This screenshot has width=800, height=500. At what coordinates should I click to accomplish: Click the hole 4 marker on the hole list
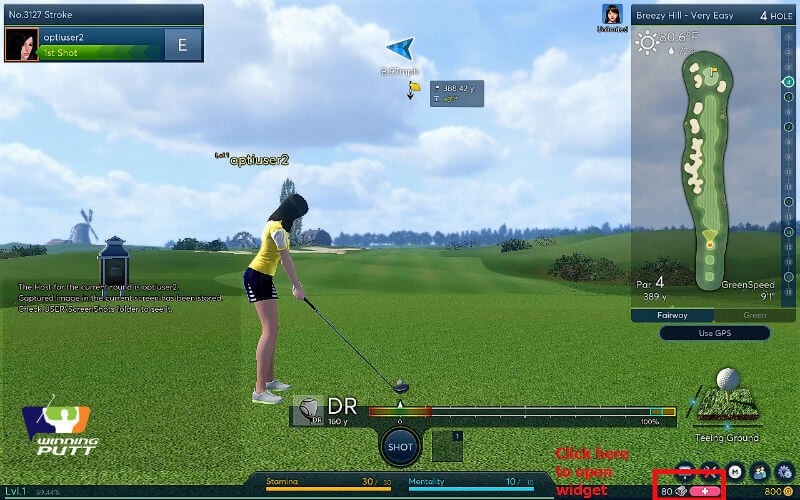789,82
